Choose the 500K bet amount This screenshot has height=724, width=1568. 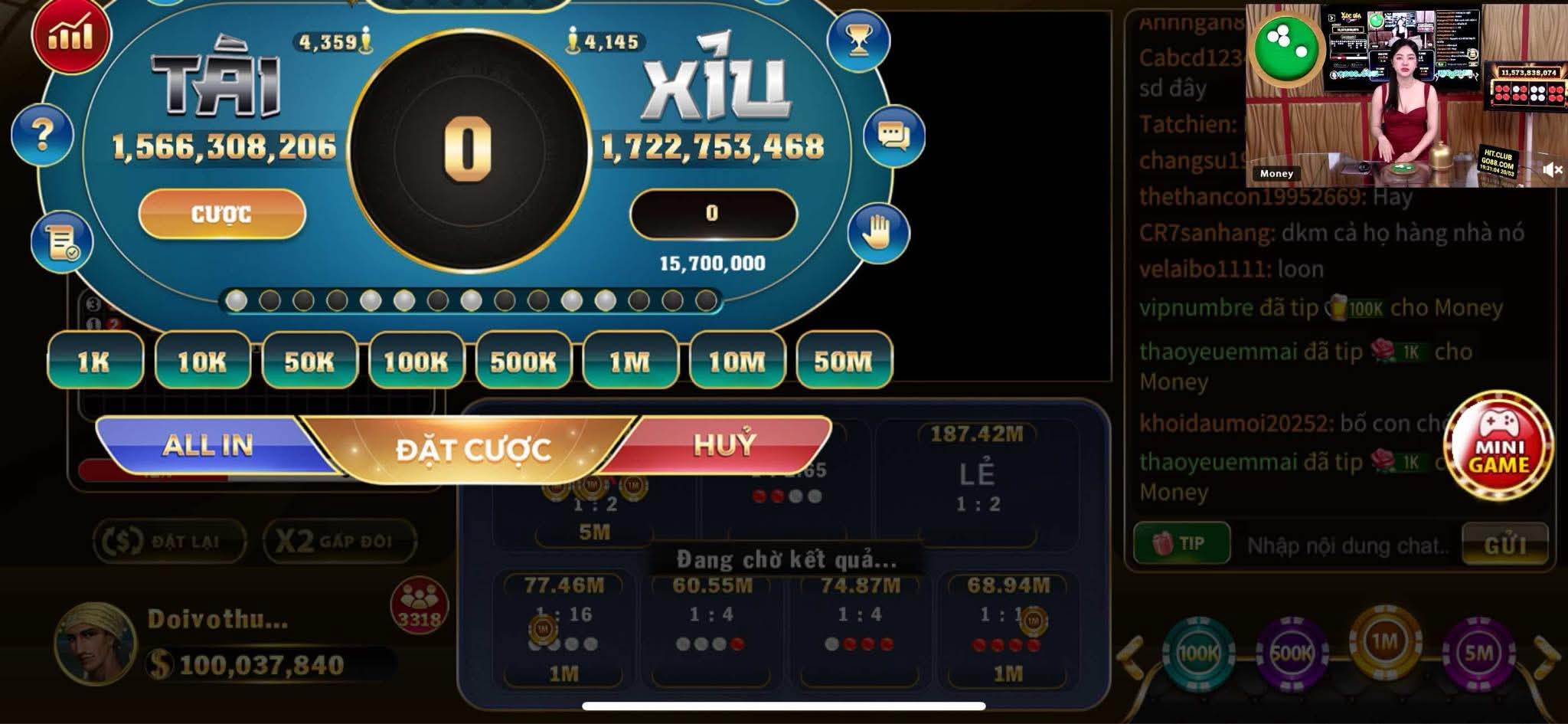[x=524, y=361]
